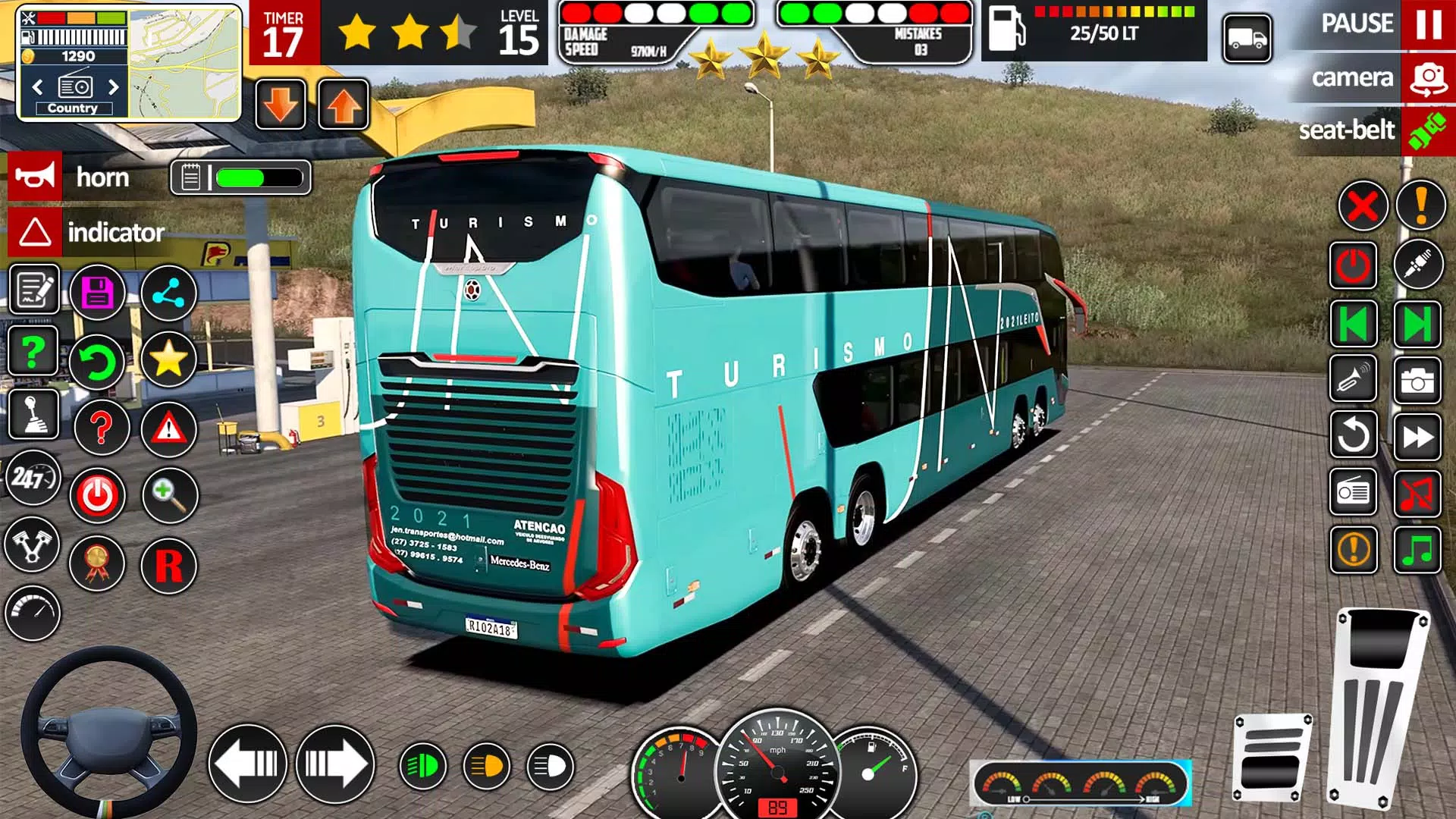
Task: Click the purple floppy disk save icon
Action: click(97, 292)
